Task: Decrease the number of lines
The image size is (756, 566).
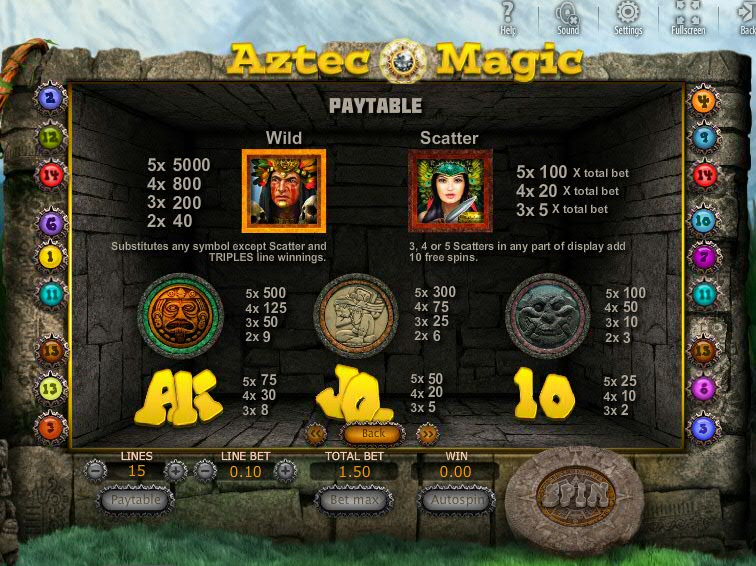Action: [x=96, y=470]
